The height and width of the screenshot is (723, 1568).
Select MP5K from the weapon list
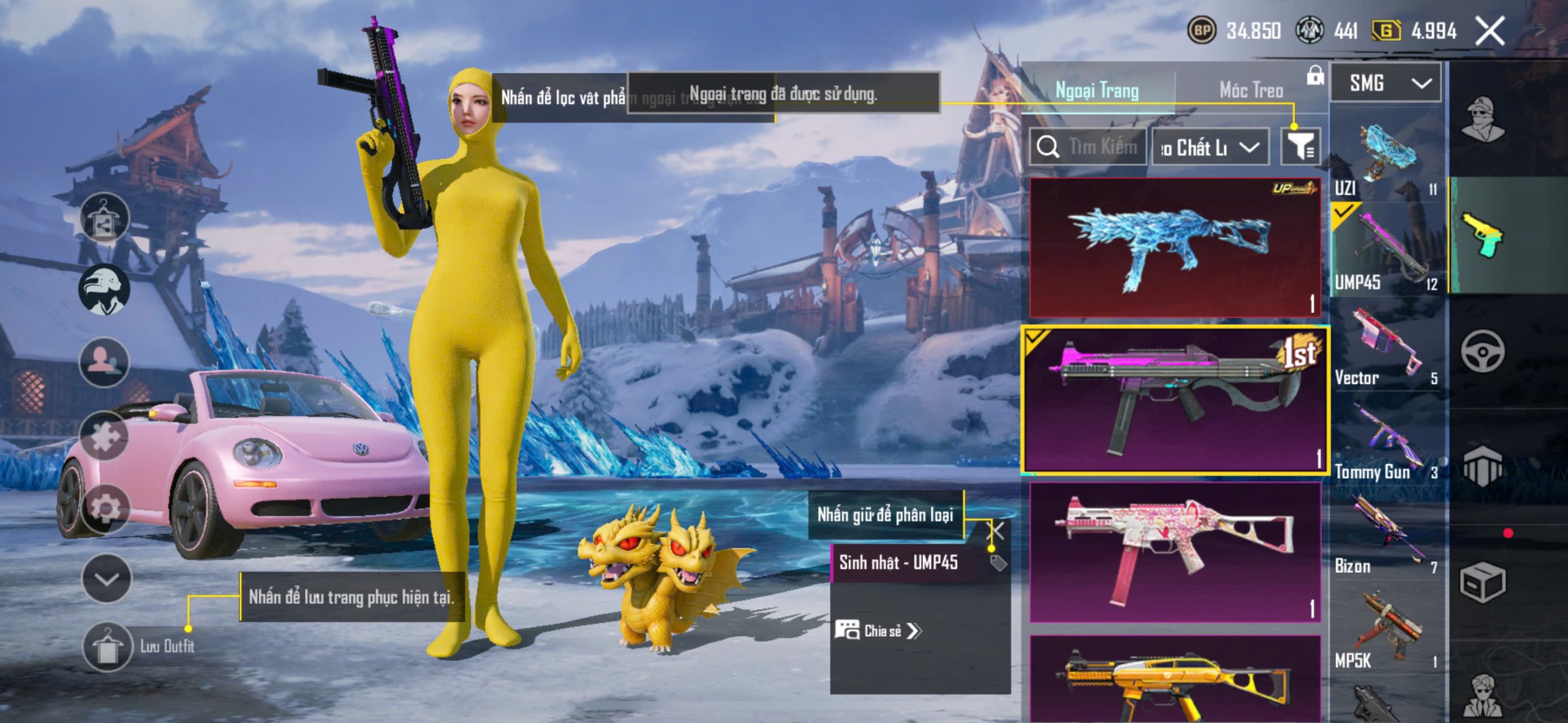pos(1385,631)
